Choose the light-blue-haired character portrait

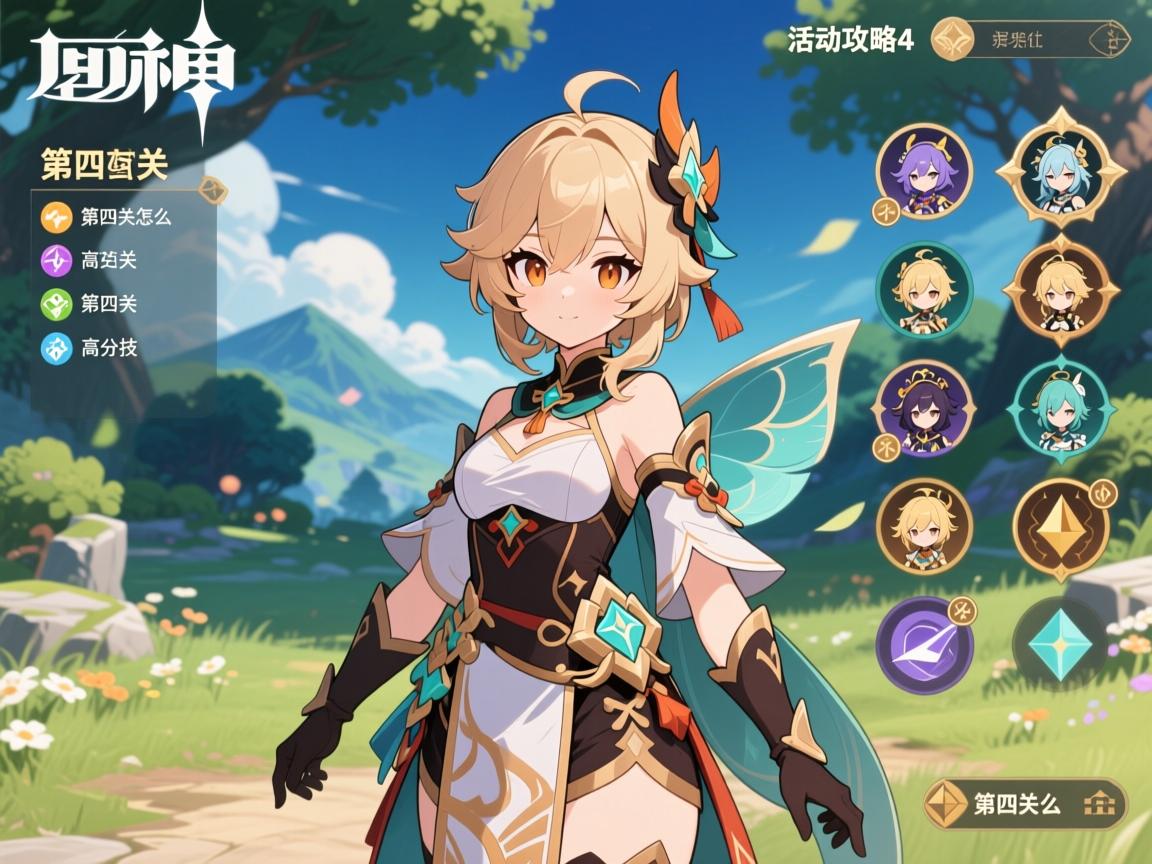click(1061, 172)
